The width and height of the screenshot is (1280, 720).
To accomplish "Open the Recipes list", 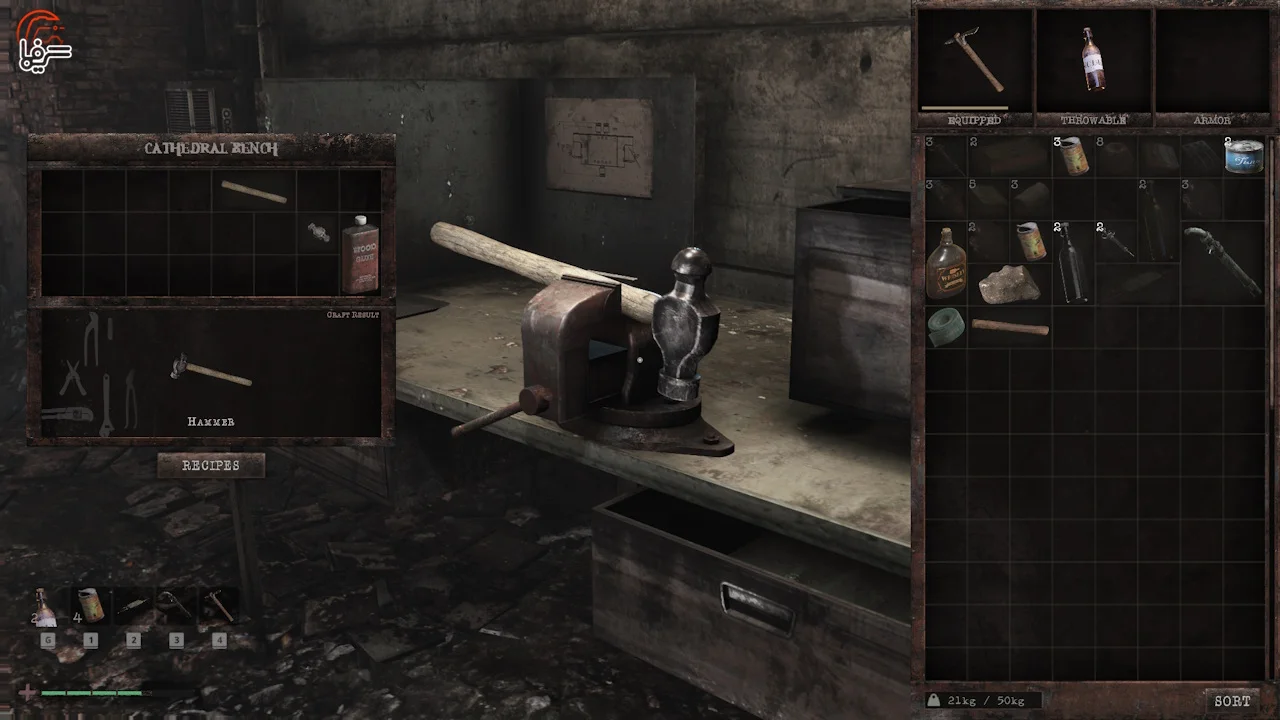I will coord(211,465).
